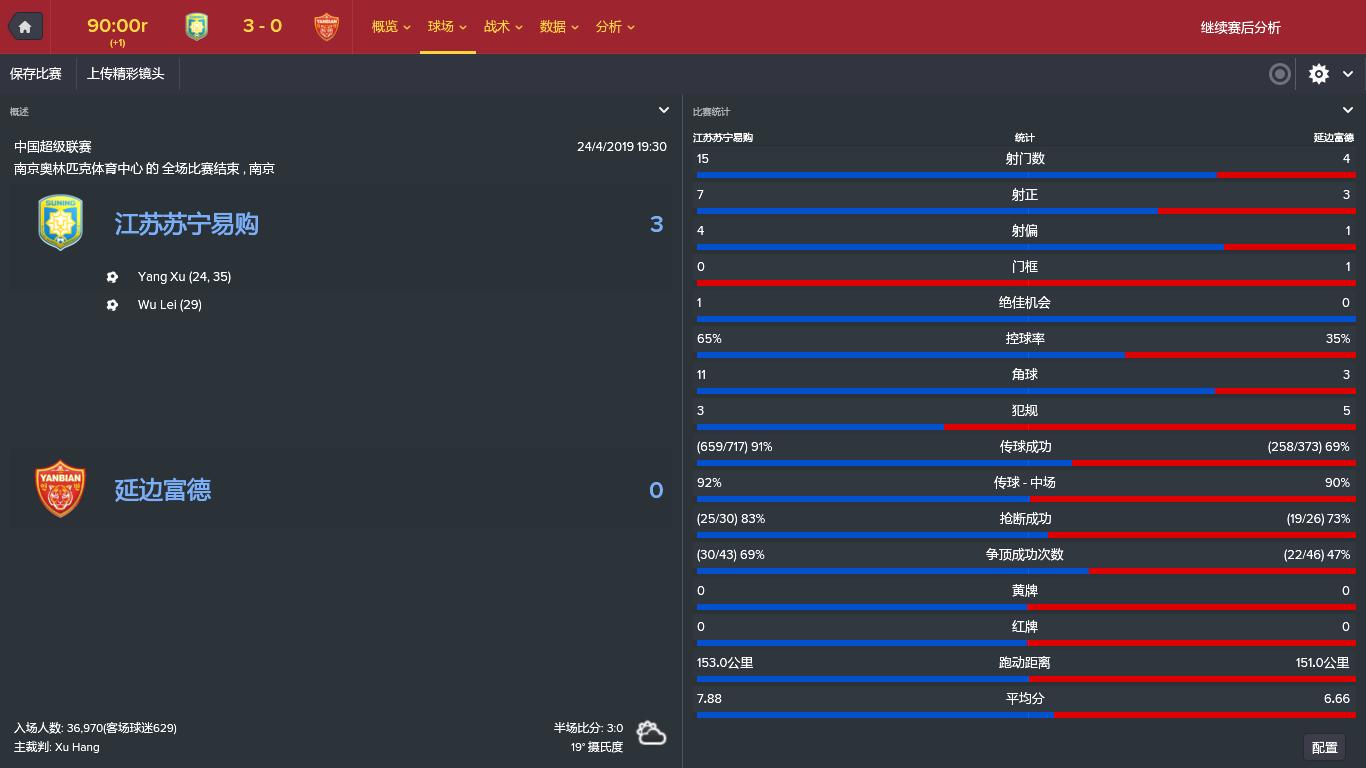
Task: Click the 保存比赛 button
Action: pyautogui.click(x=34, y=73)
